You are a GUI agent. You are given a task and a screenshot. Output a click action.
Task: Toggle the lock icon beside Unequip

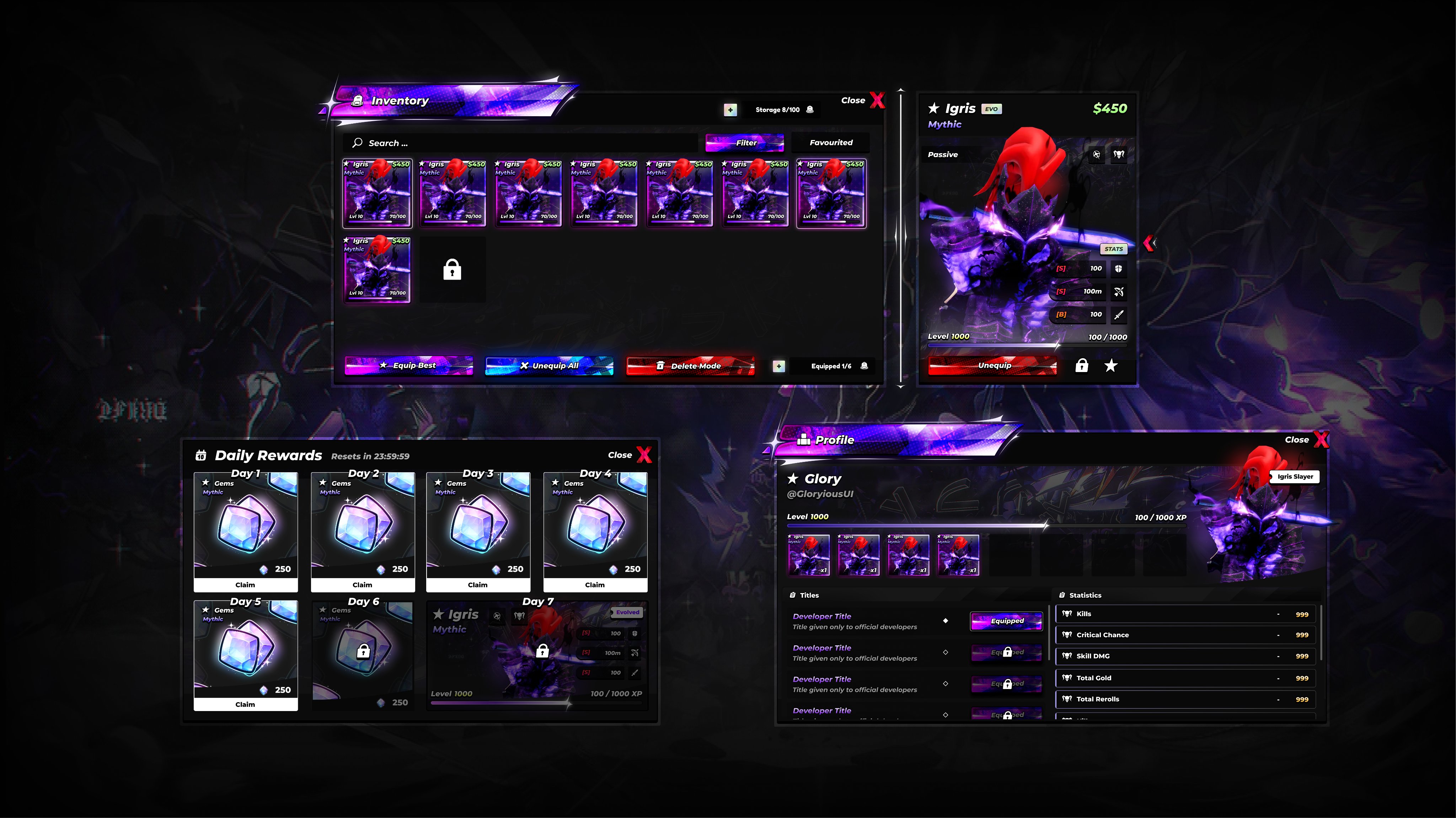coord(1081,366)
